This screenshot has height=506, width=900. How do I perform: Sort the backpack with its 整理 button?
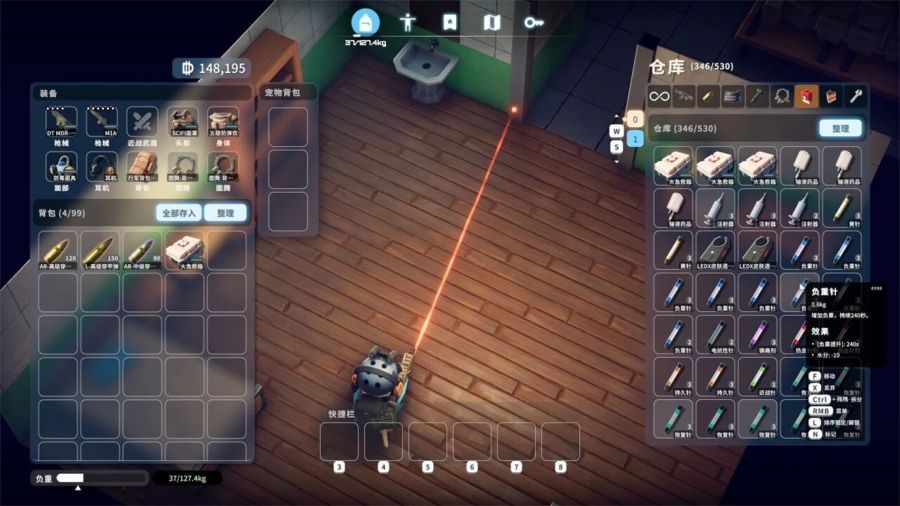pyautogui.click(x=225, y=213)
